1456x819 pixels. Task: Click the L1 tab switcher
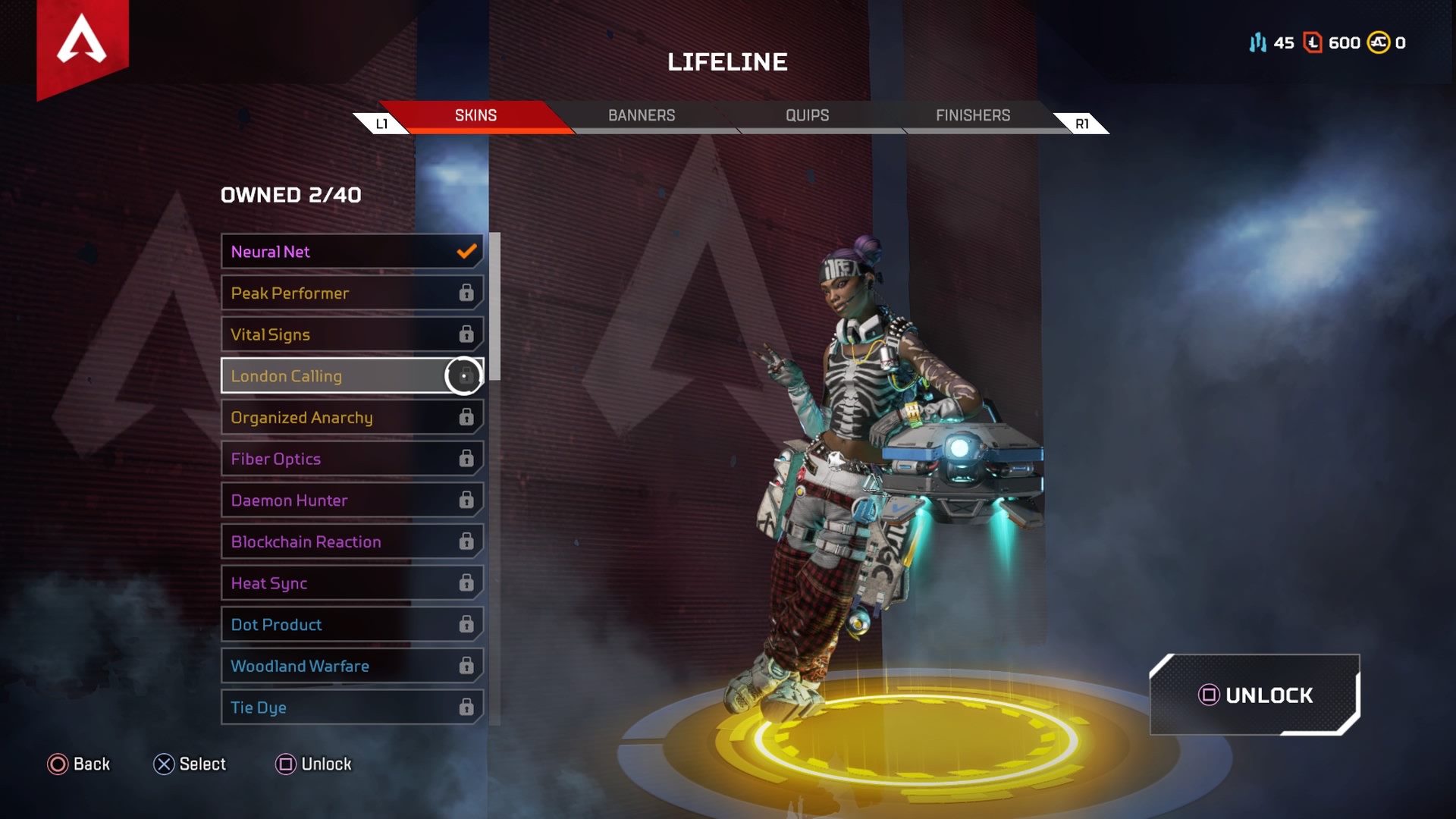pos(381,122)
